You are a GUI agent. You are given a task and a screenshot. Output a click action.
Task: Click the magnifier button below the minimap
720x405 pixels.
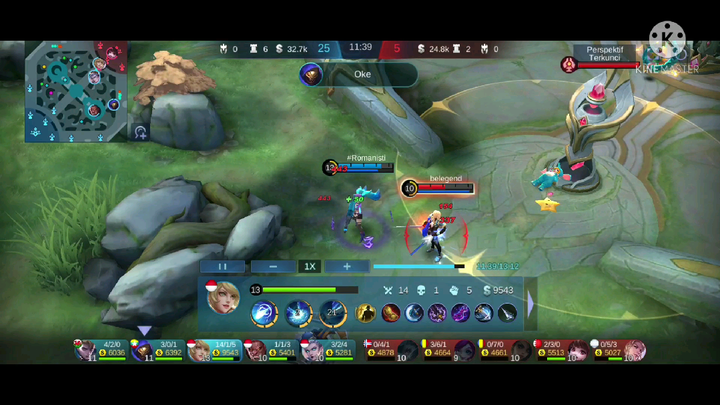click(x=141, y=131)
